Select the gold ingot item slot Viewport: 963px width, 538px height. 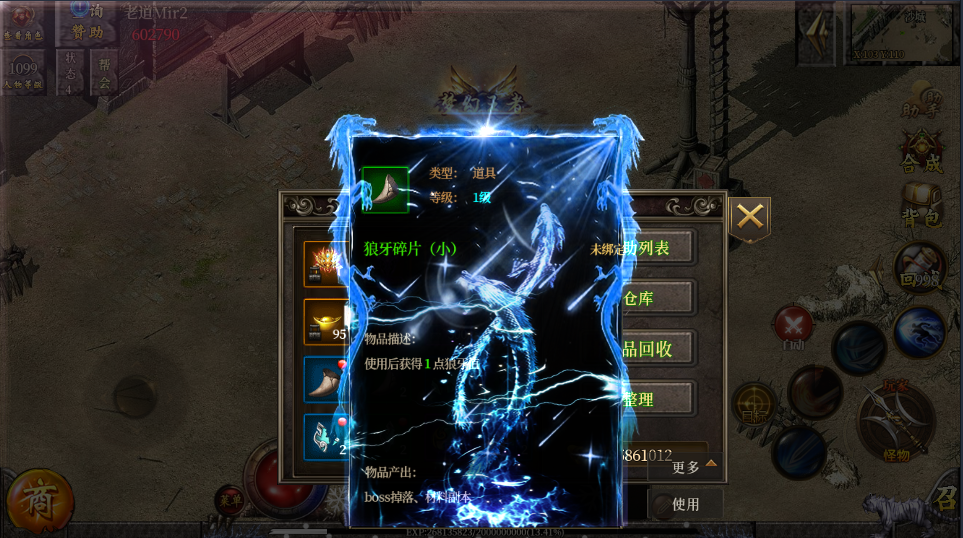[x=326, y=322]
